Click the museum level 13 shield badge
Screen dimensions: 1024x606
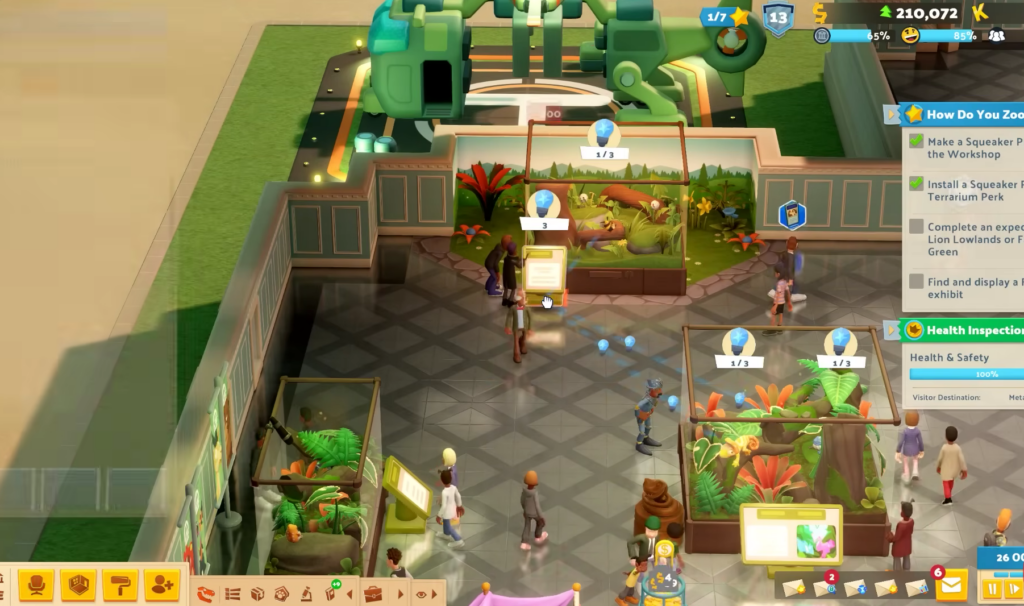[778, 18]
